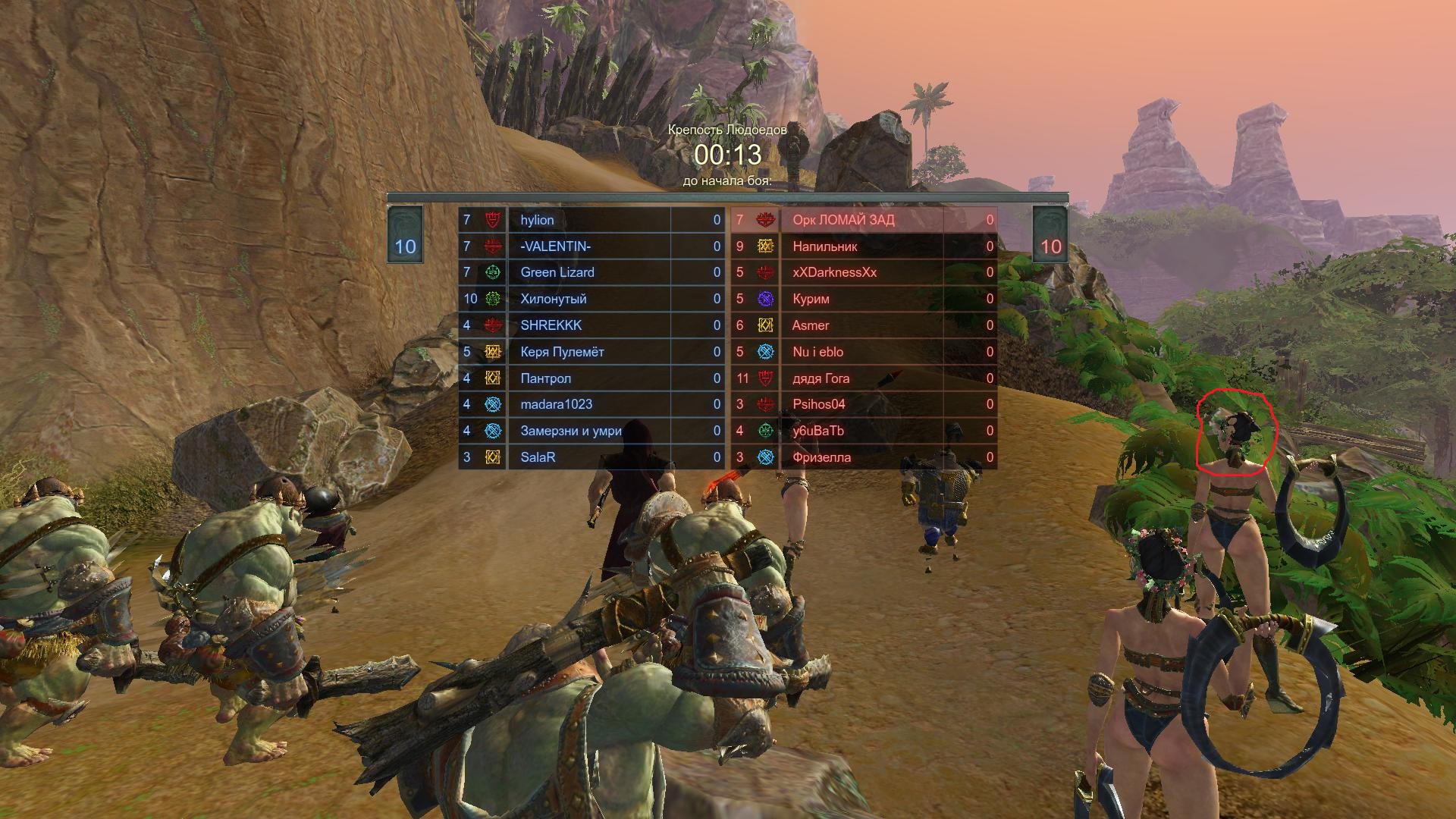Viewport: 1456px width, 819px height.
Task: Click Asmer in the red team list
Action: pos(810,325)
